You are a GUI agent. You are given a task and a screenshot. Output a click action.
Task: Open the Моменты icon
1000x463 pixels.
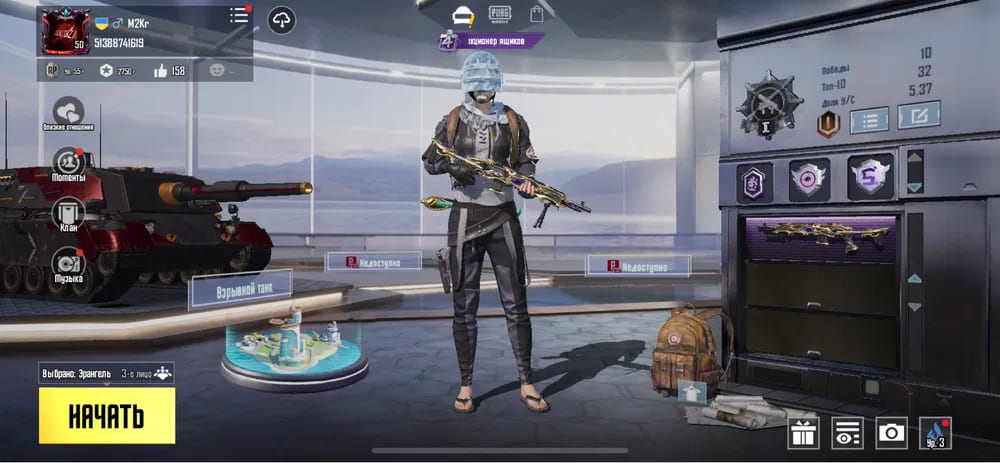(68, 162)
